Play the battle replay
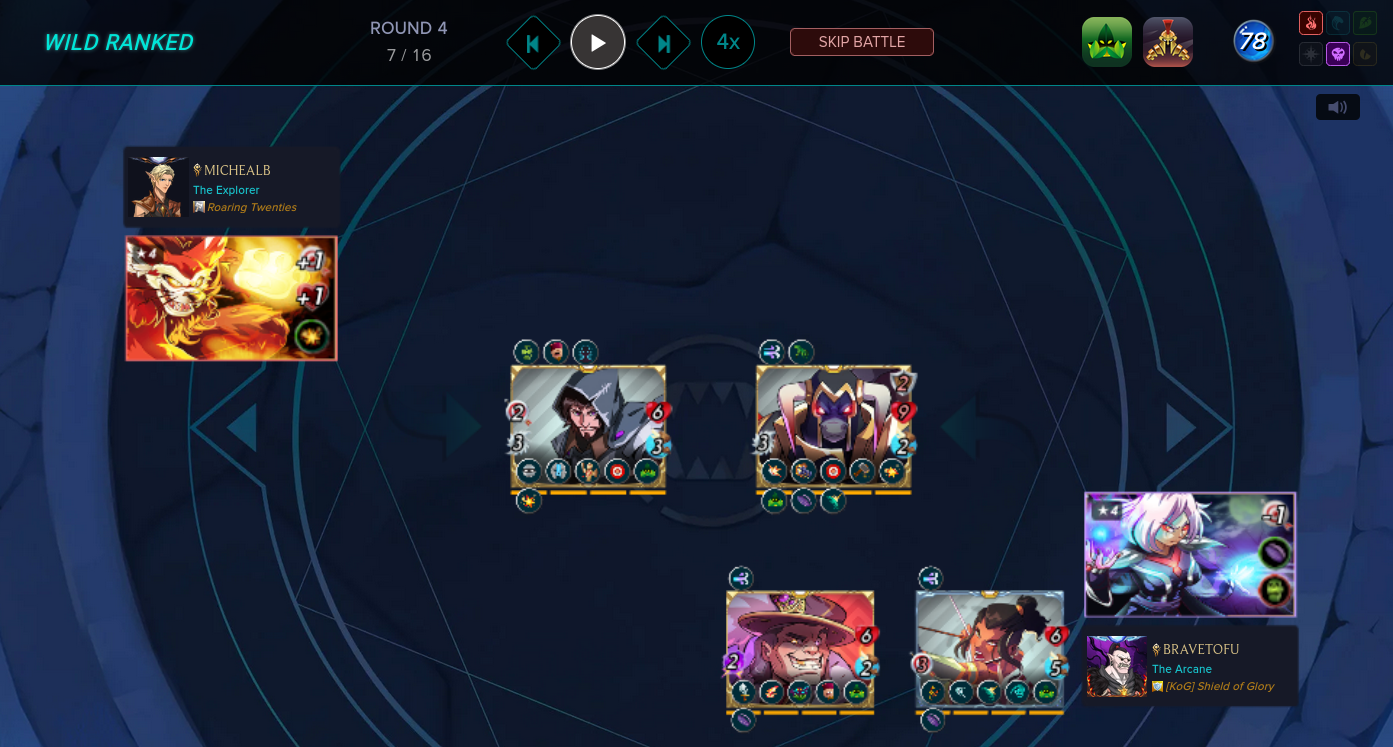 pos(598,42)
